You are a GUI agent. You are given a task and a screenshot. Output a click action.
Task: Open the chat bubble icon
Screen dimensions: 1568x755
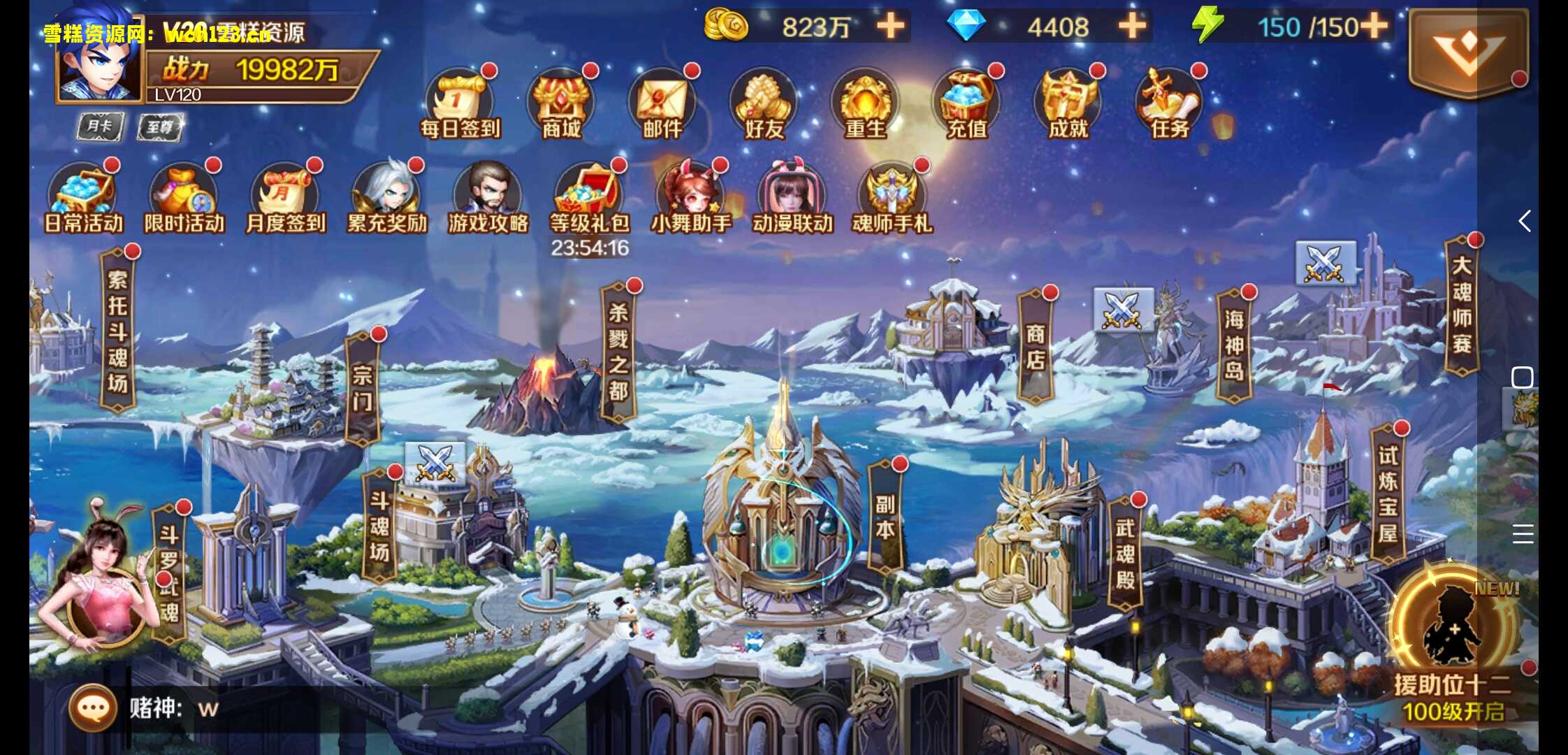pos(93,708)
